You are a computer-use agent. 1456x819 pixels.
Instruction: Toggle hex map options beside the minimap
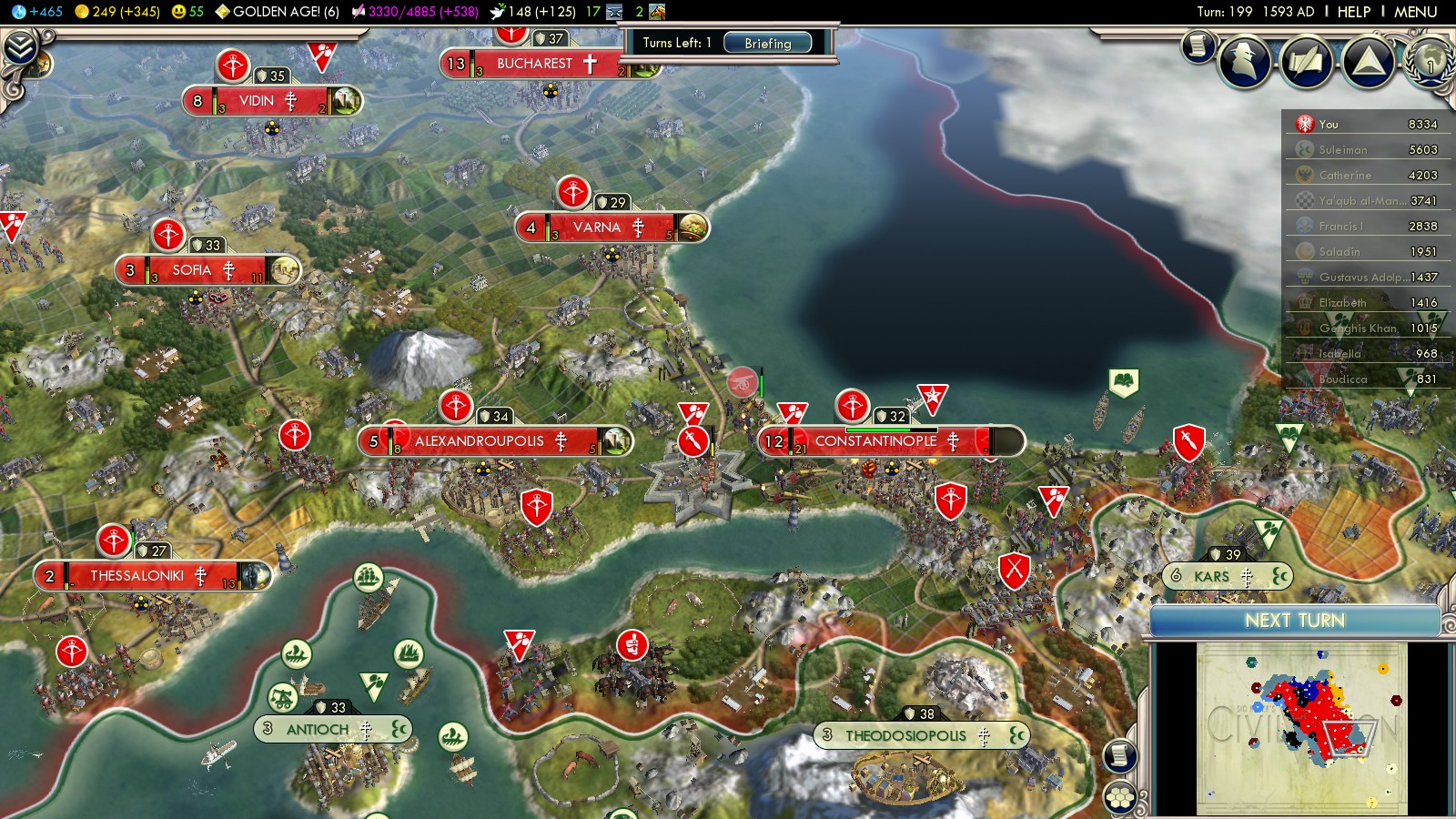tap(1120, 797)
